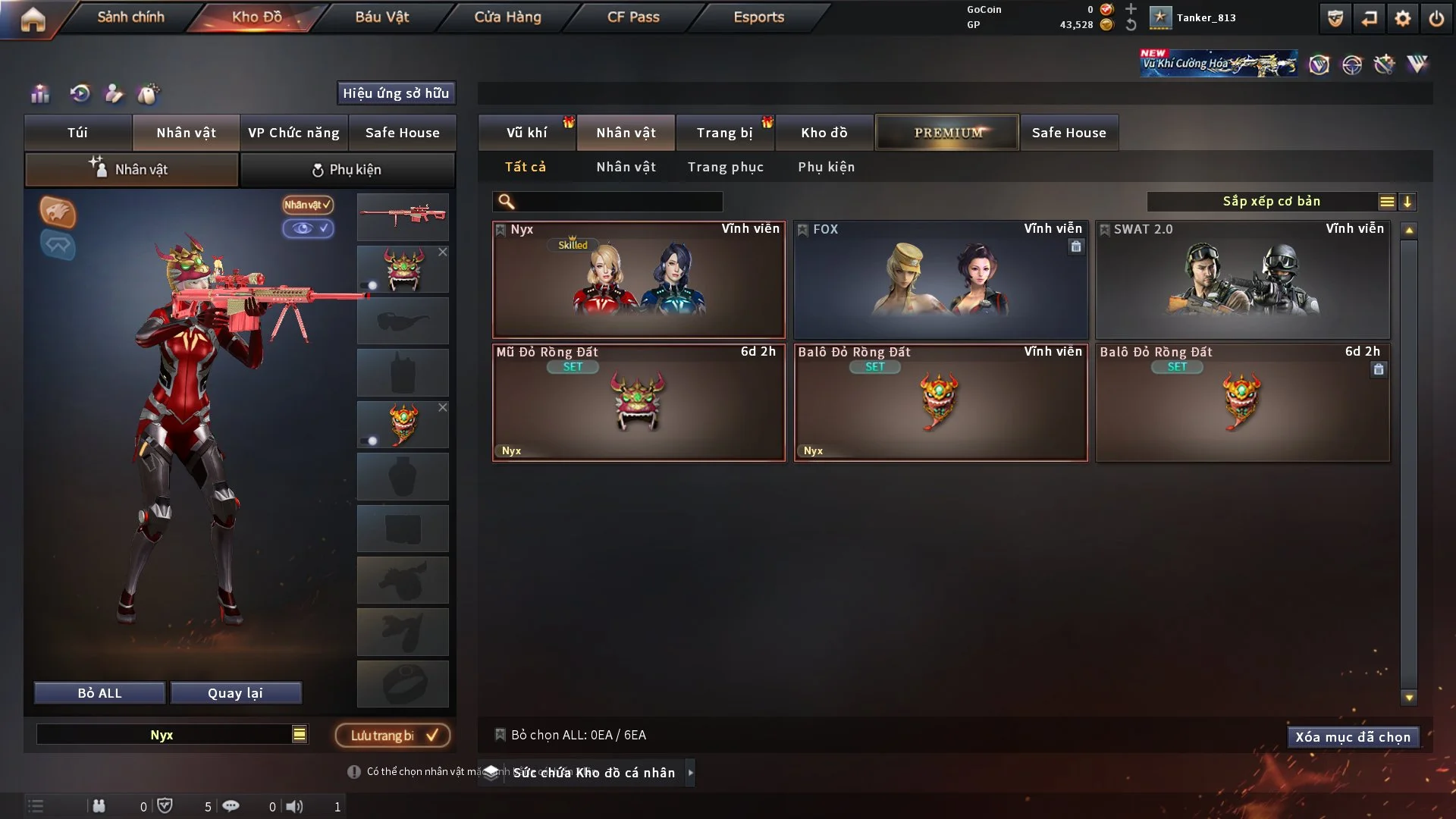
Task: Open the CF Pass tab
Action: 633,17
